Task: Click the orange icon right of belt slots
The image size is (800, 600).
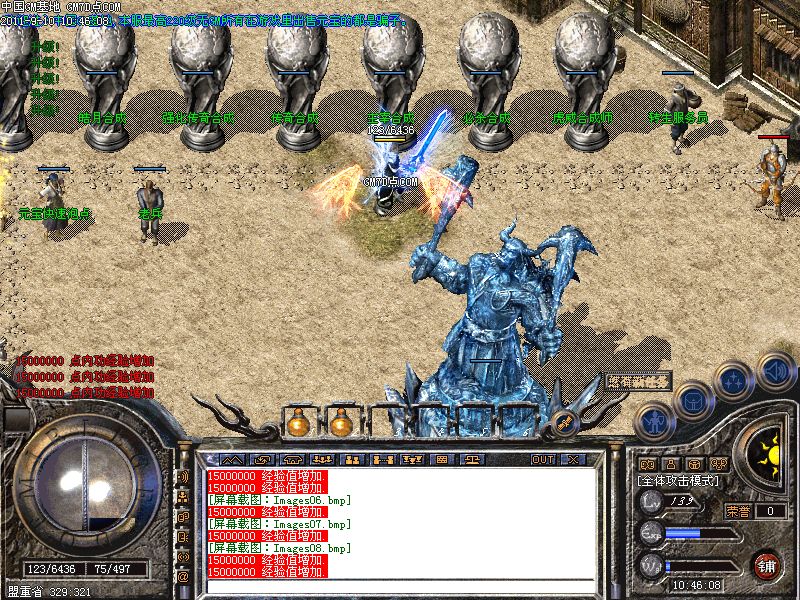Action: (x=563, y=423)
